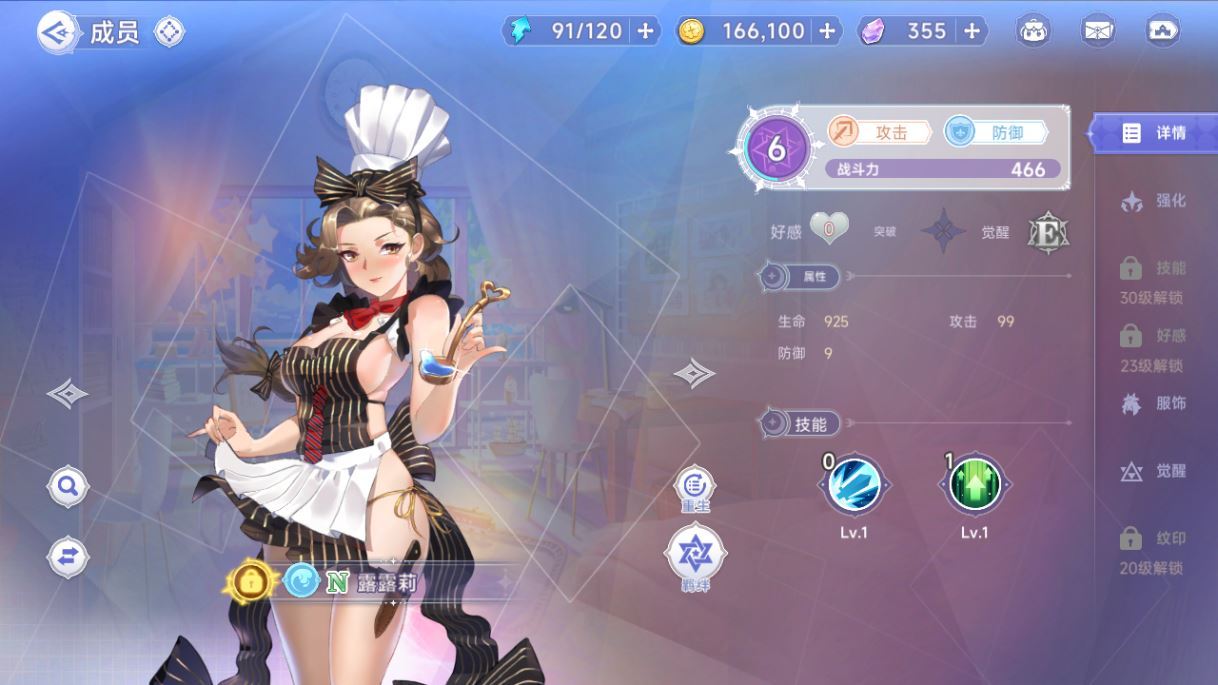Click the swap arrows button

68,557
